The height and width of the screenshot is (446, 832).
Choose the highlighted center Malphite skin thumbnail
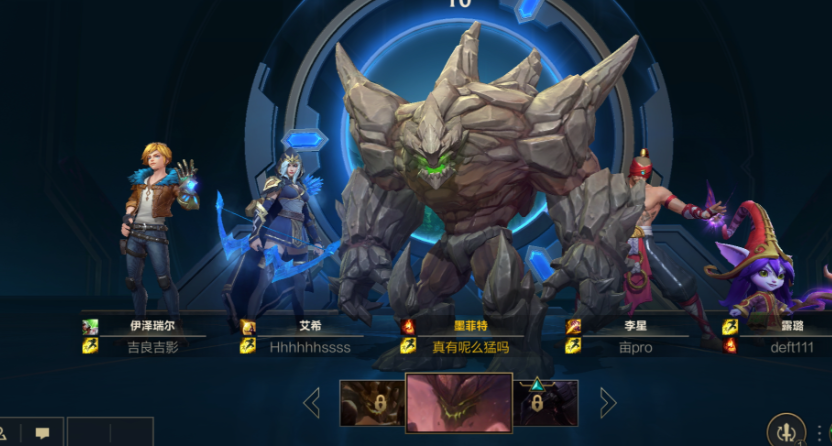(x=459, y=403)
